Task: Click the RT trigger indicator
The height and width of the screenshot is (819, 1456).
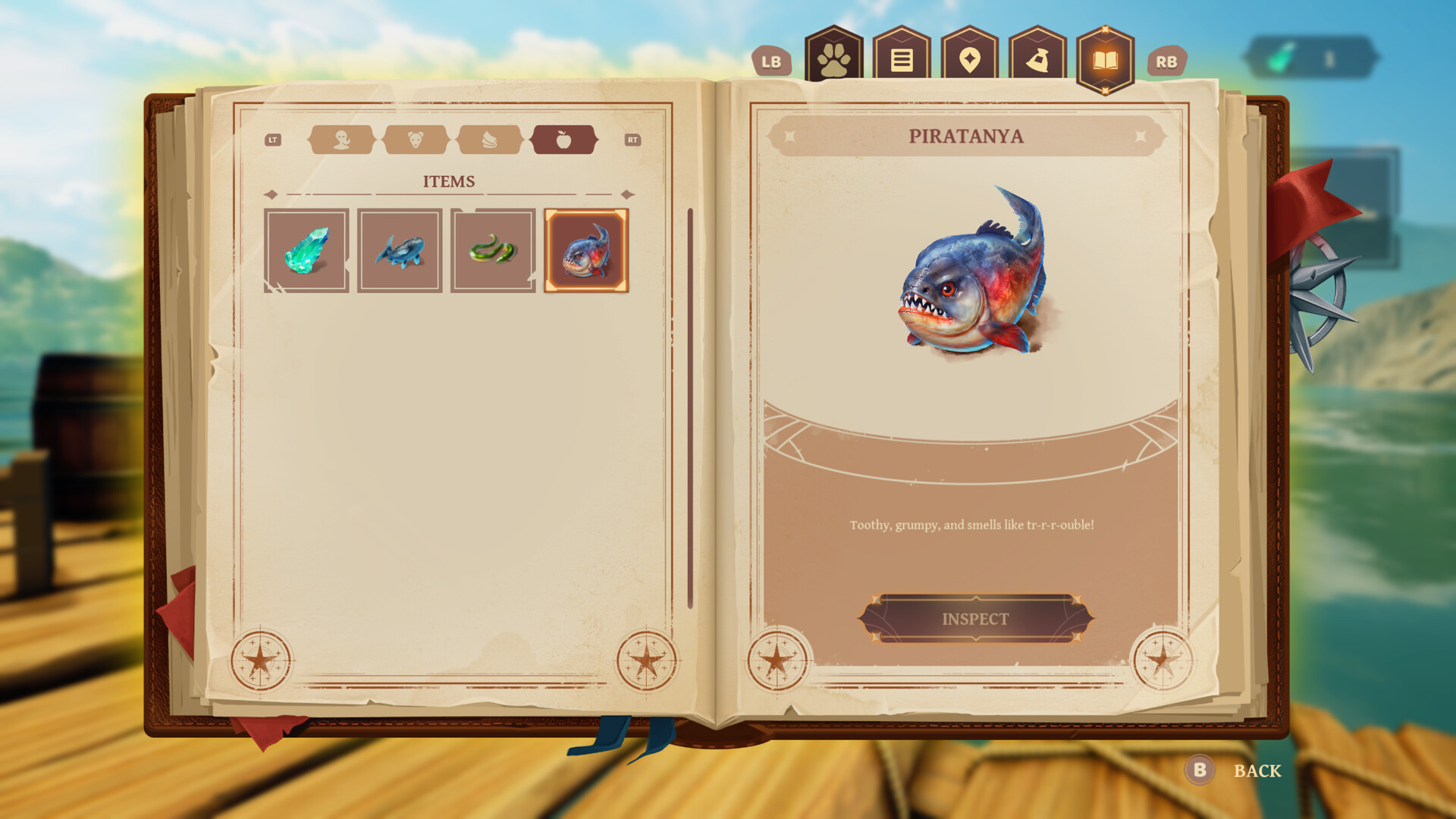Action: (x=634, y=140)
